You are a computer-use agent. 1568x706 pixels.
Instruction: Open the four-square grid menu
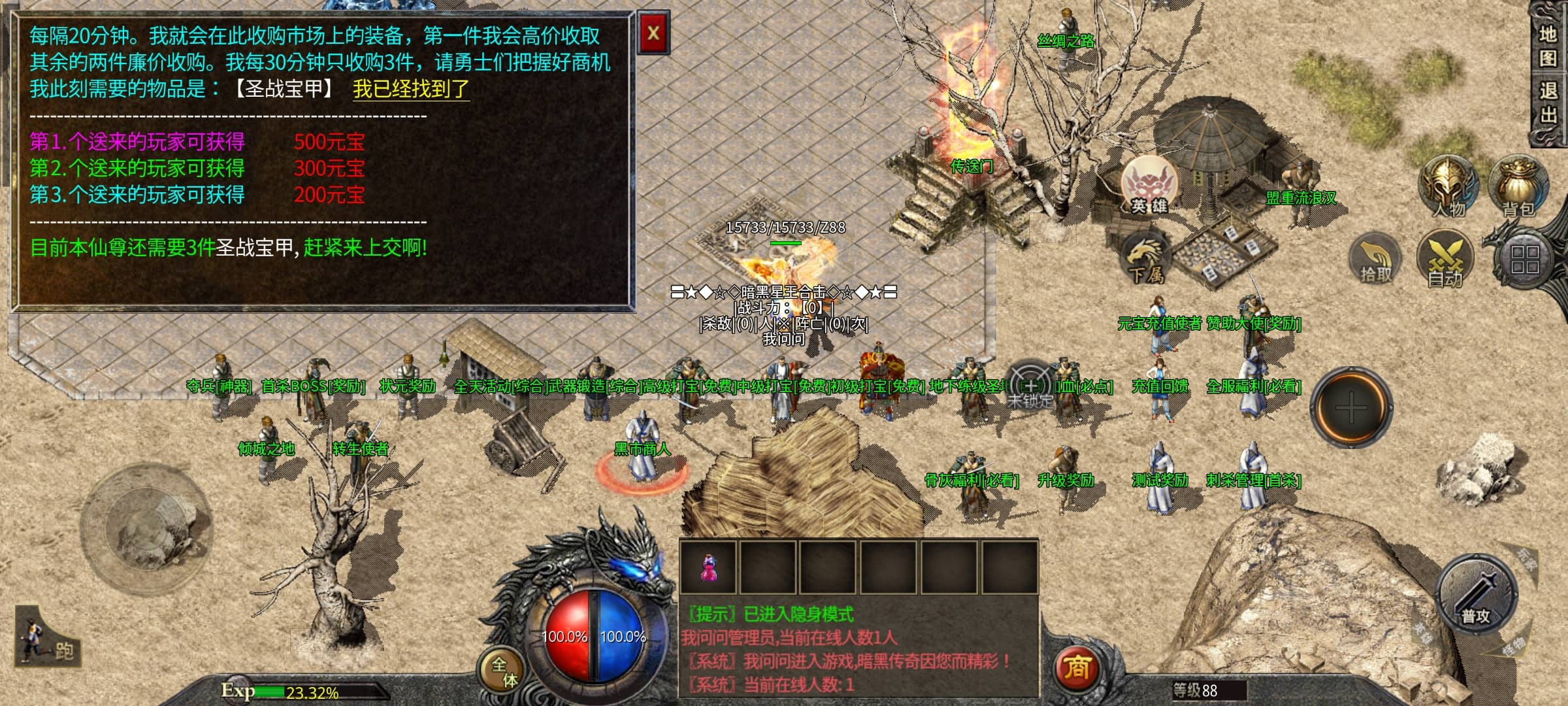tap(1524, 259)
